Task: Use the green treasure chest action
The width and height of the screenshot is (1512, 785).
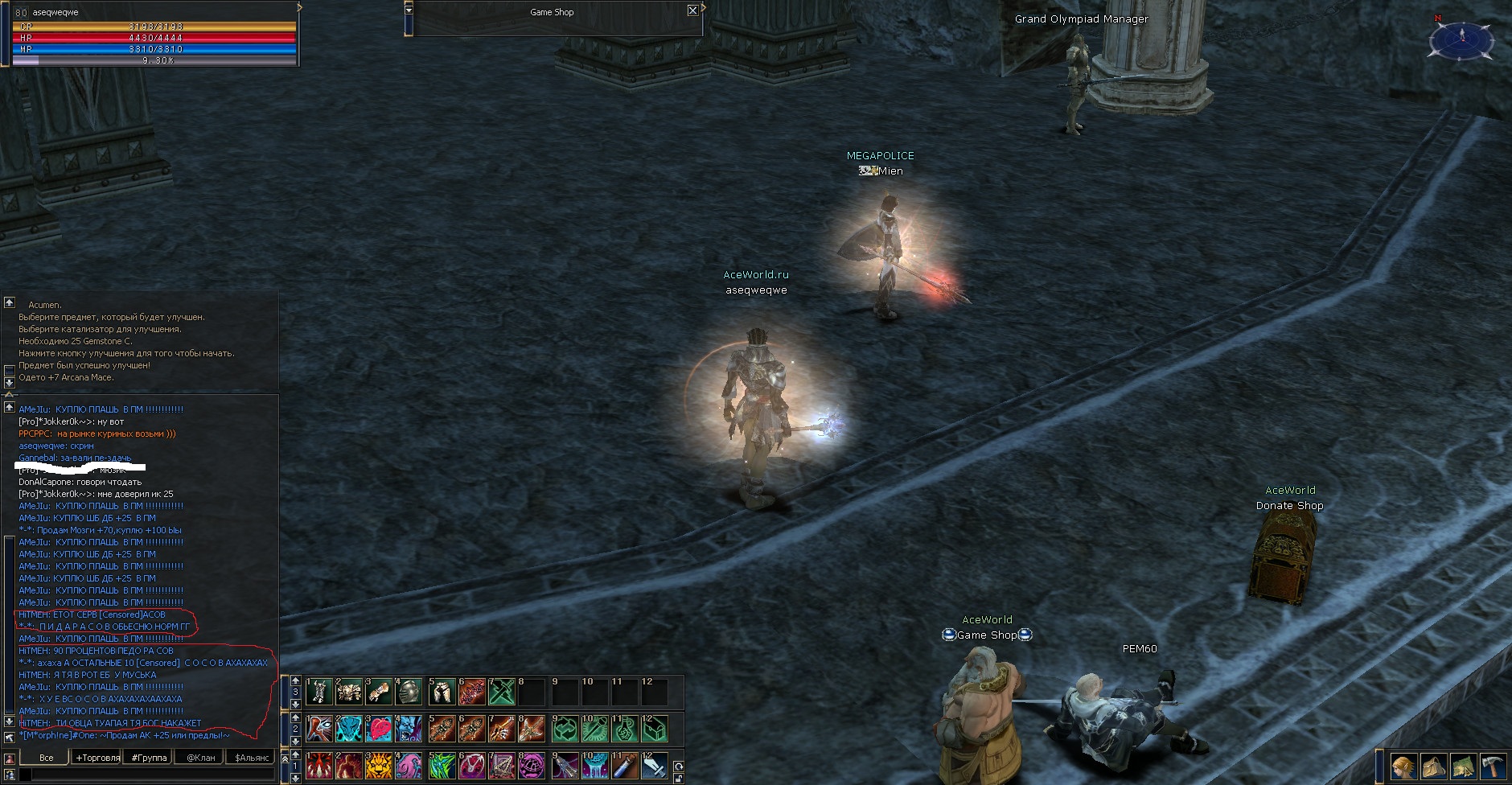Action: (x=655, y=729)
